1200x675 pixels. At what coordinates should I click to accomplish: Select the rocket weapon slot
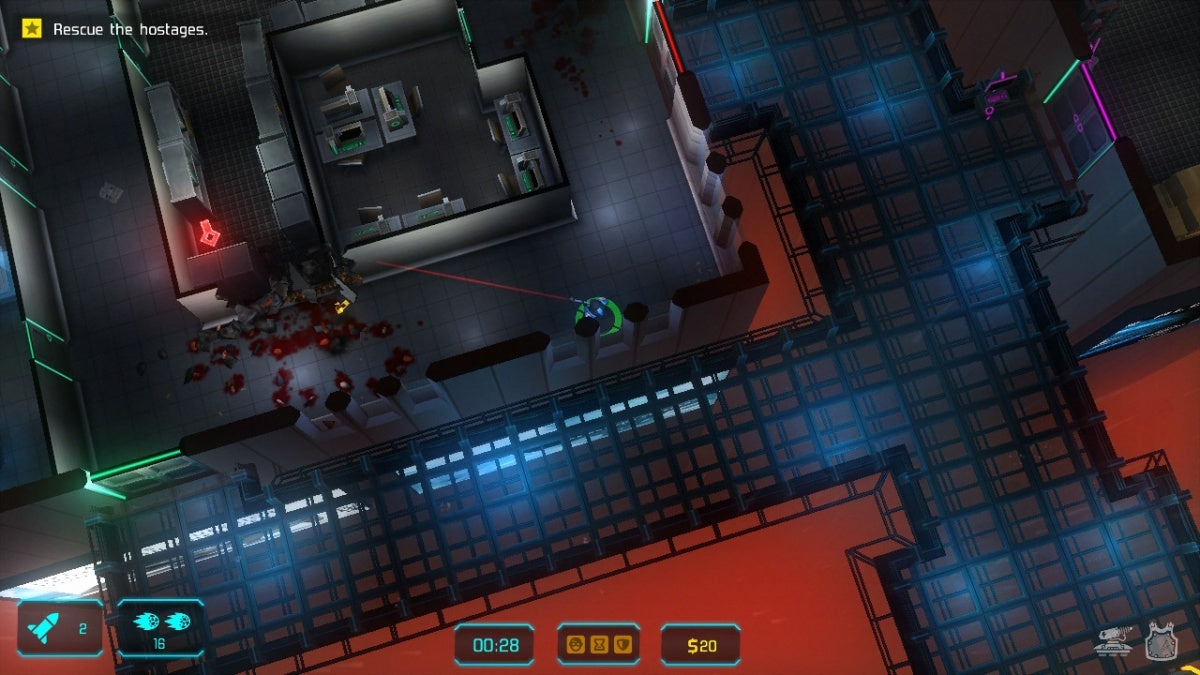tap(60, 628)
